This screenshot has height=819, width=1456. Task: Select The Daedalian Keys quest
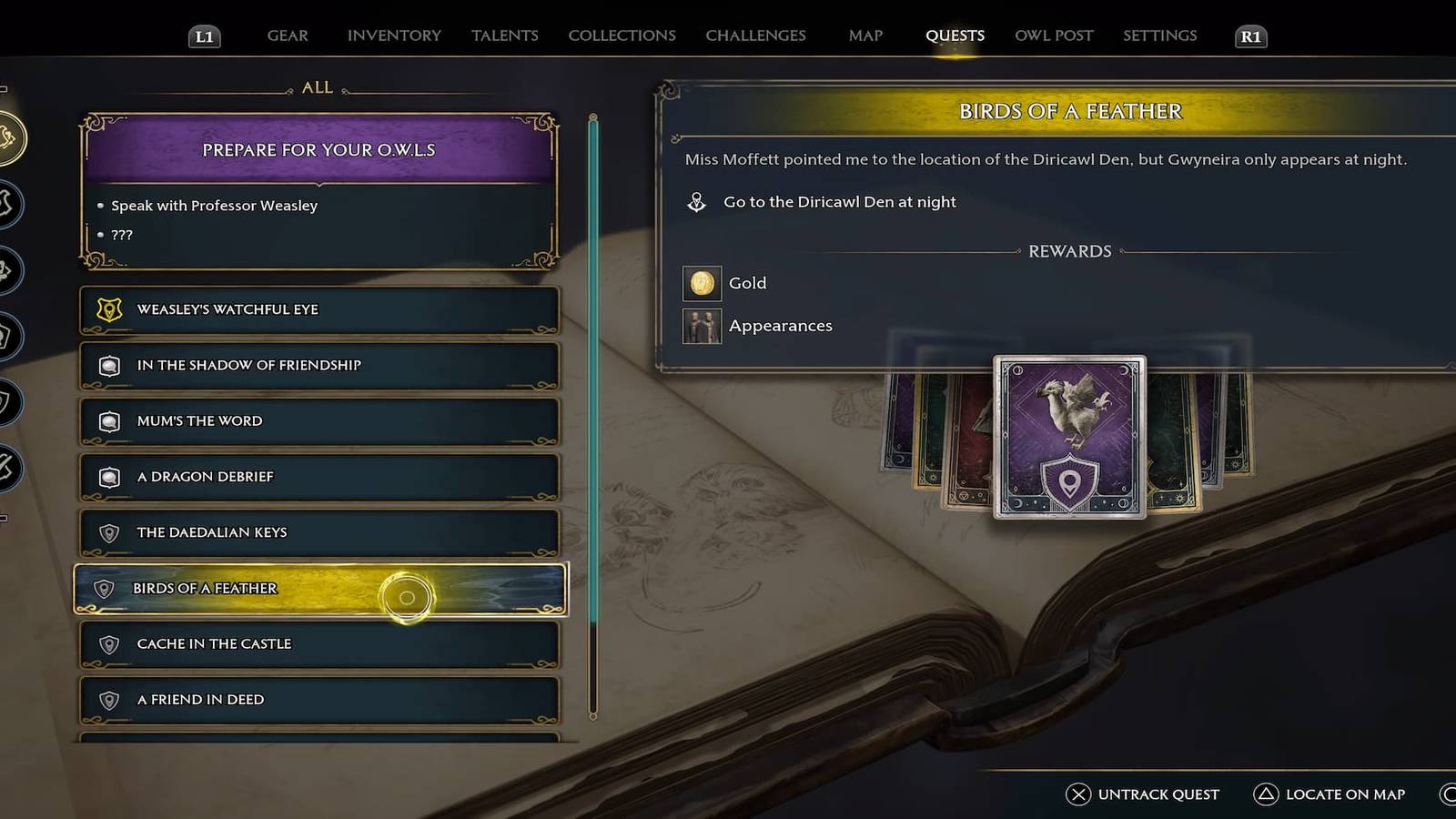(318, 532)
